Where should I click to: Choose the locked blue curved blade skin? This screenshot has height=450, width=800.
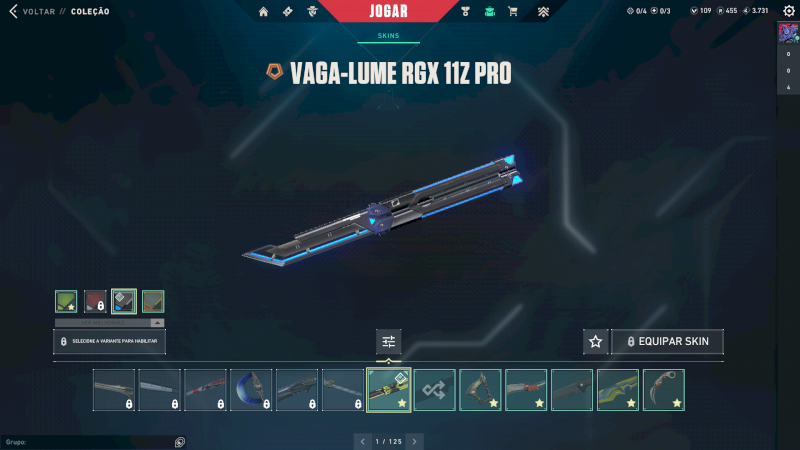tap(251, 390)
